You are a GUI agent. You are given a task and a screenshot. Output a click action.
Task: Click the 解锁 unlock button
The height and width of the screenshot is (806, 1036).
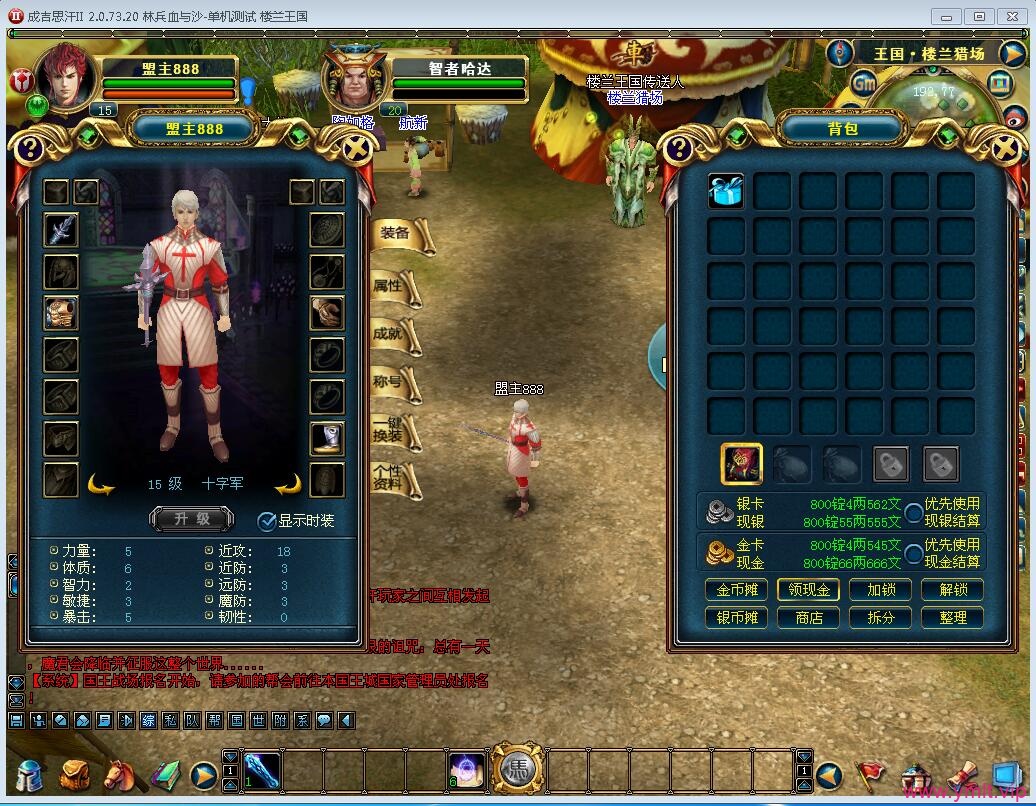(x=952, y=590)
